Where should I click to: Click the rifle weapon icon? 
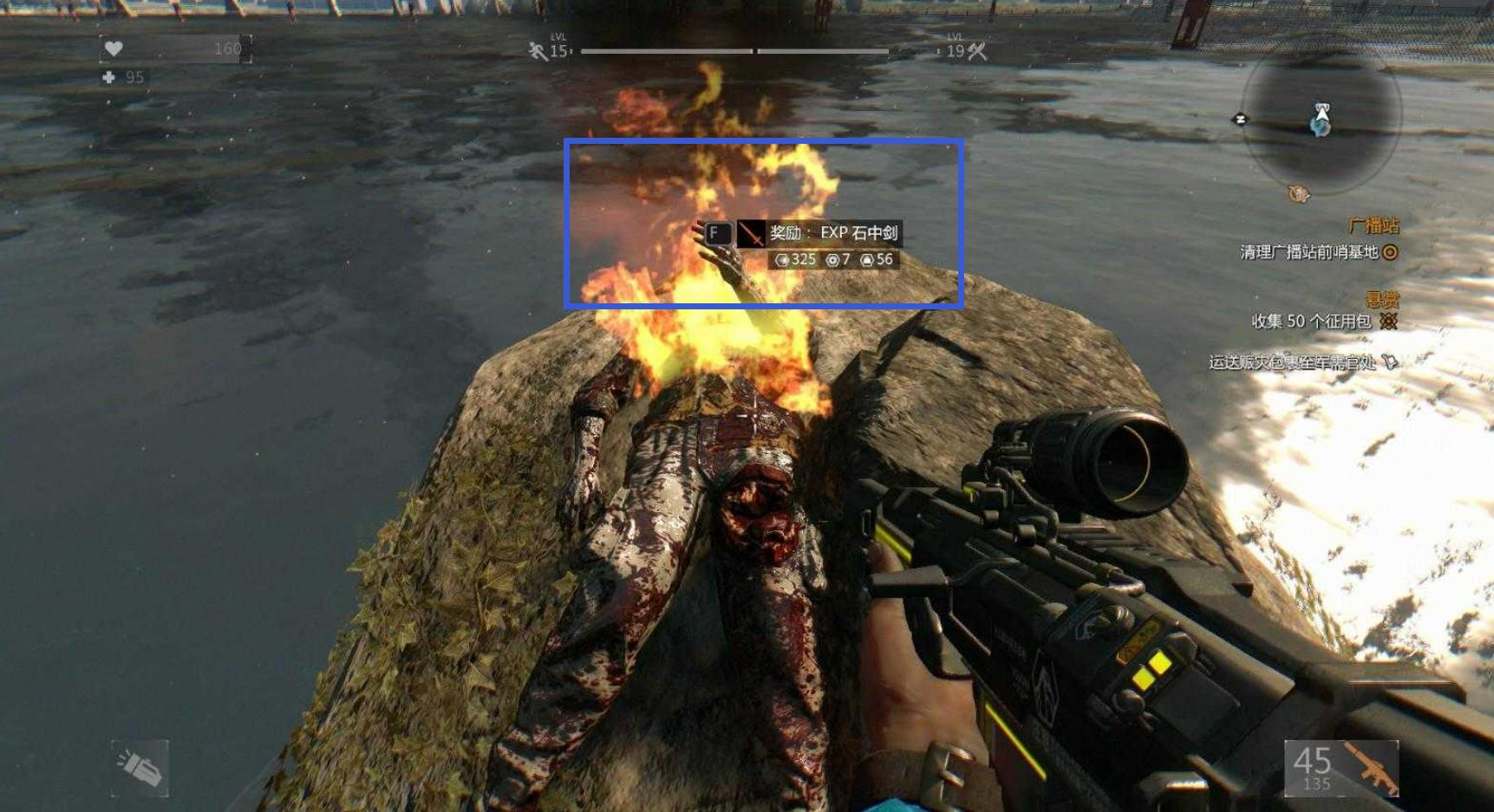[x=1373, y=767]
